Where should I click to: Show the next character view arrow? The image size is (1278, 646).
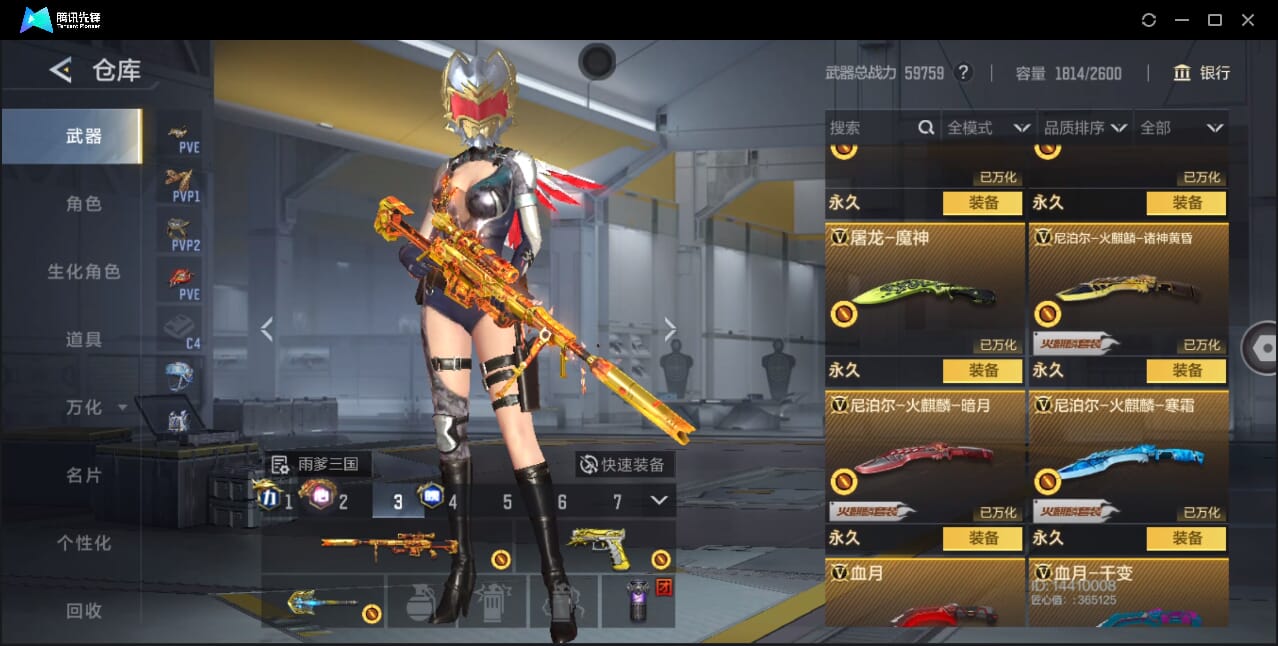tap(670, 329)
